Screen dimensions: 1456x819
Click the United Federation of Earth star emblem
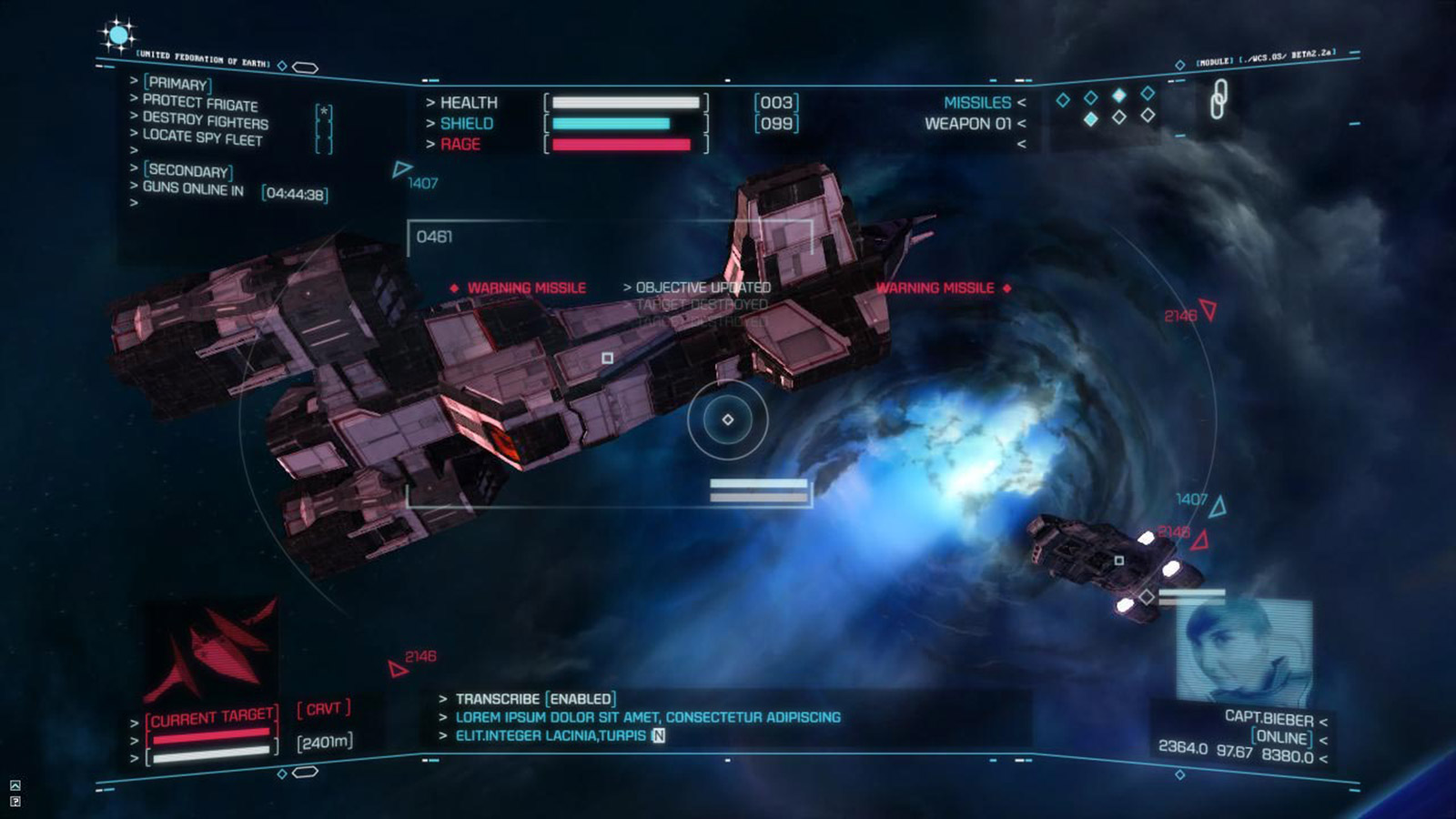point(117,35)
